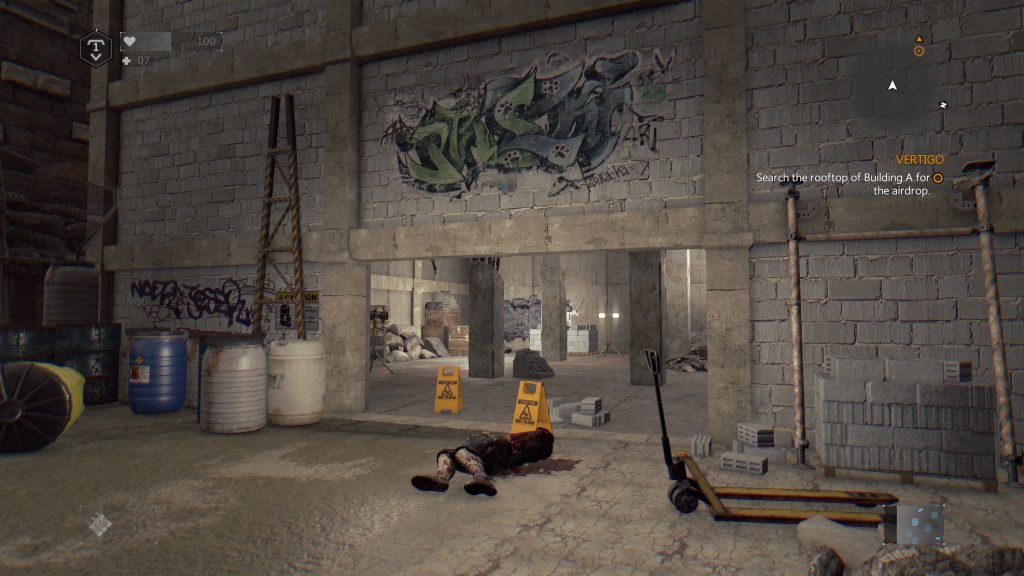Screen dimensions: 1024x576
Task: Click the small grid icon on the HUD
Action: (x=97, y=524)
